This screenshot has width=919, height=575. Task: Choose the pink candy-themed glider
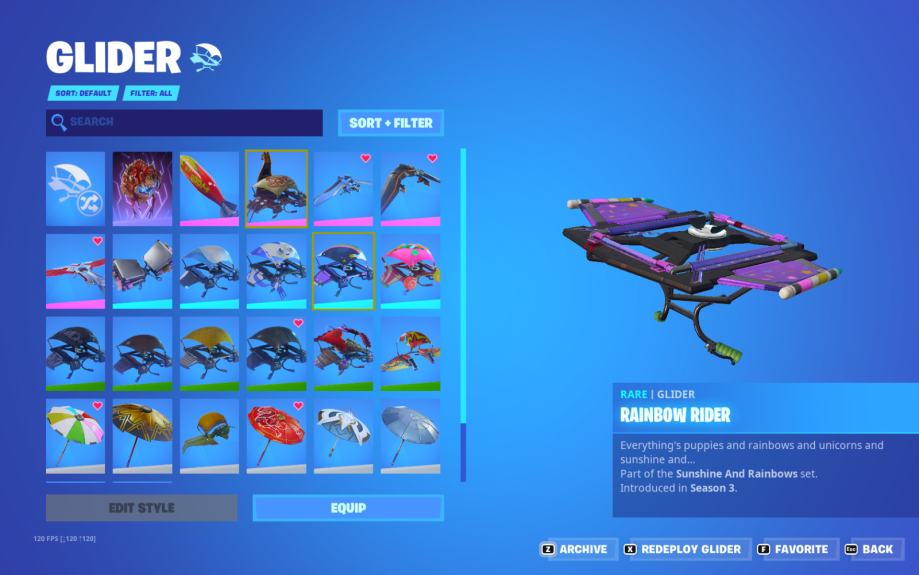pos(410,271)
